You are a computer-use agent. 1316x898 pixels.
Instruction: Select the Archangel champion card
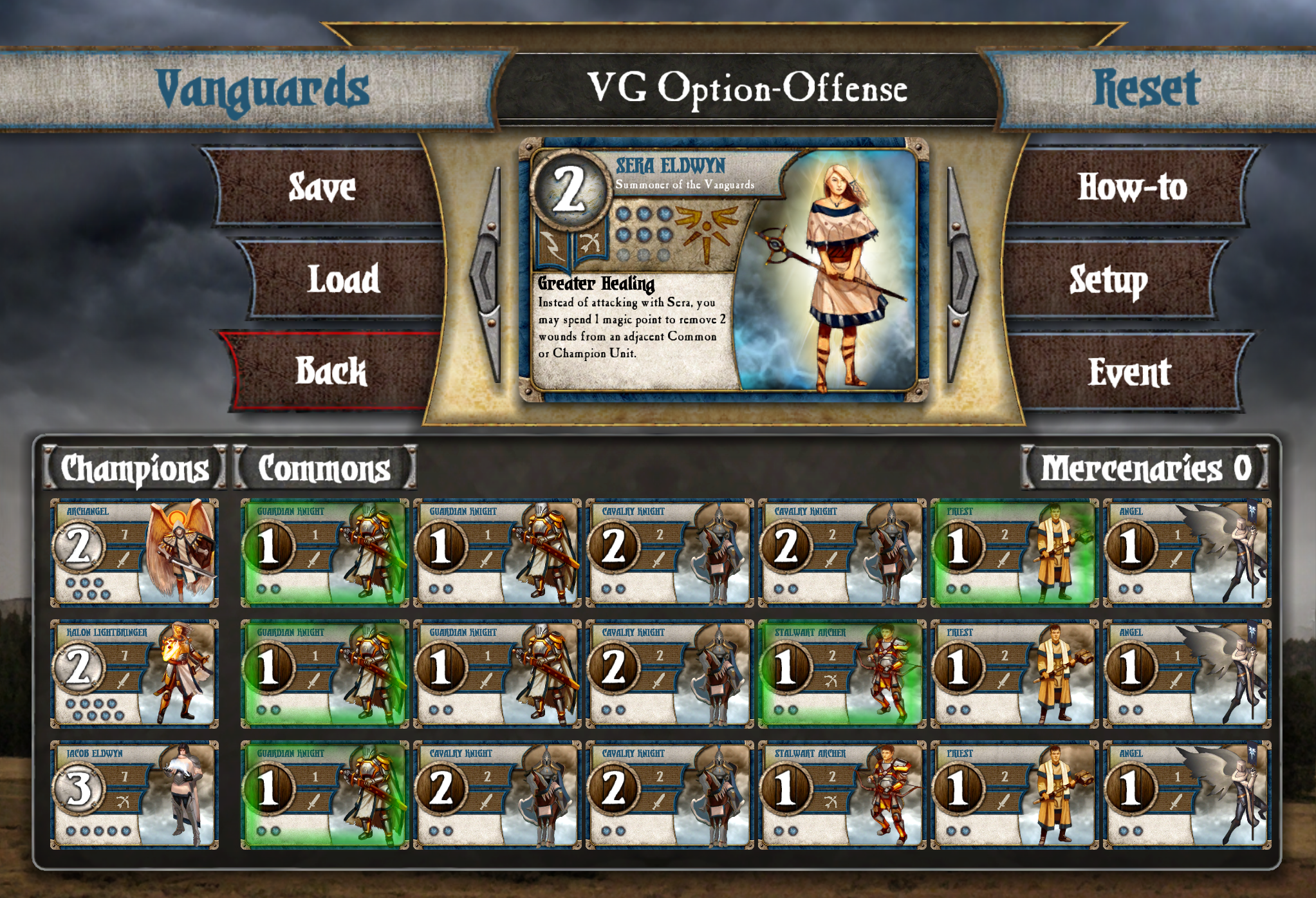tap(134, 553)
